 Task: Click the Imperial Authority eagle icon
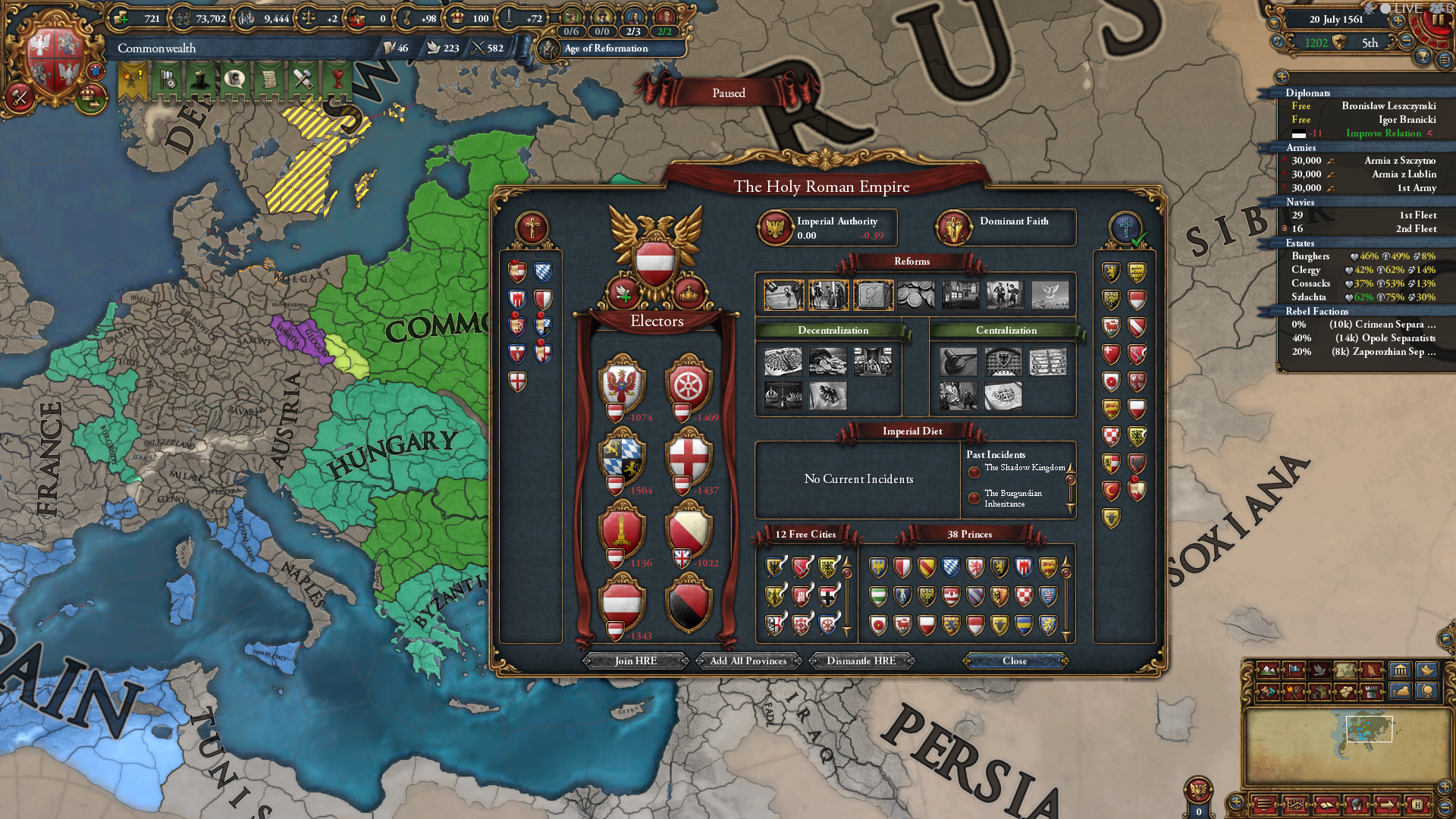pos(775,227)
